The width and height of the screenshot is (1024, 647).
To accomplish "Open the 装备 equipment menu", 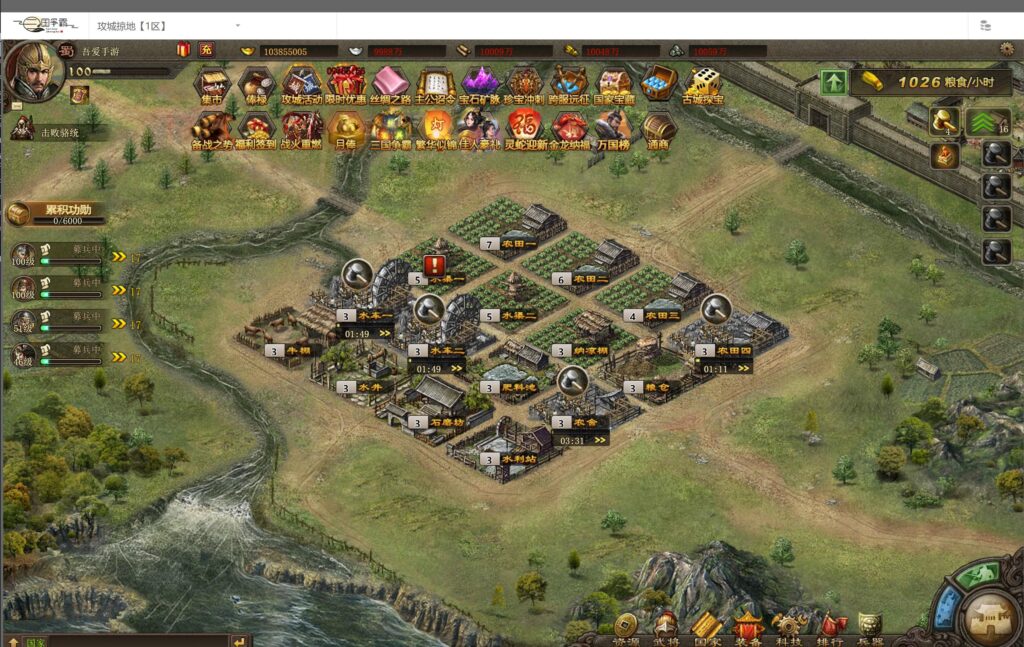I will [x=748, y=627].
